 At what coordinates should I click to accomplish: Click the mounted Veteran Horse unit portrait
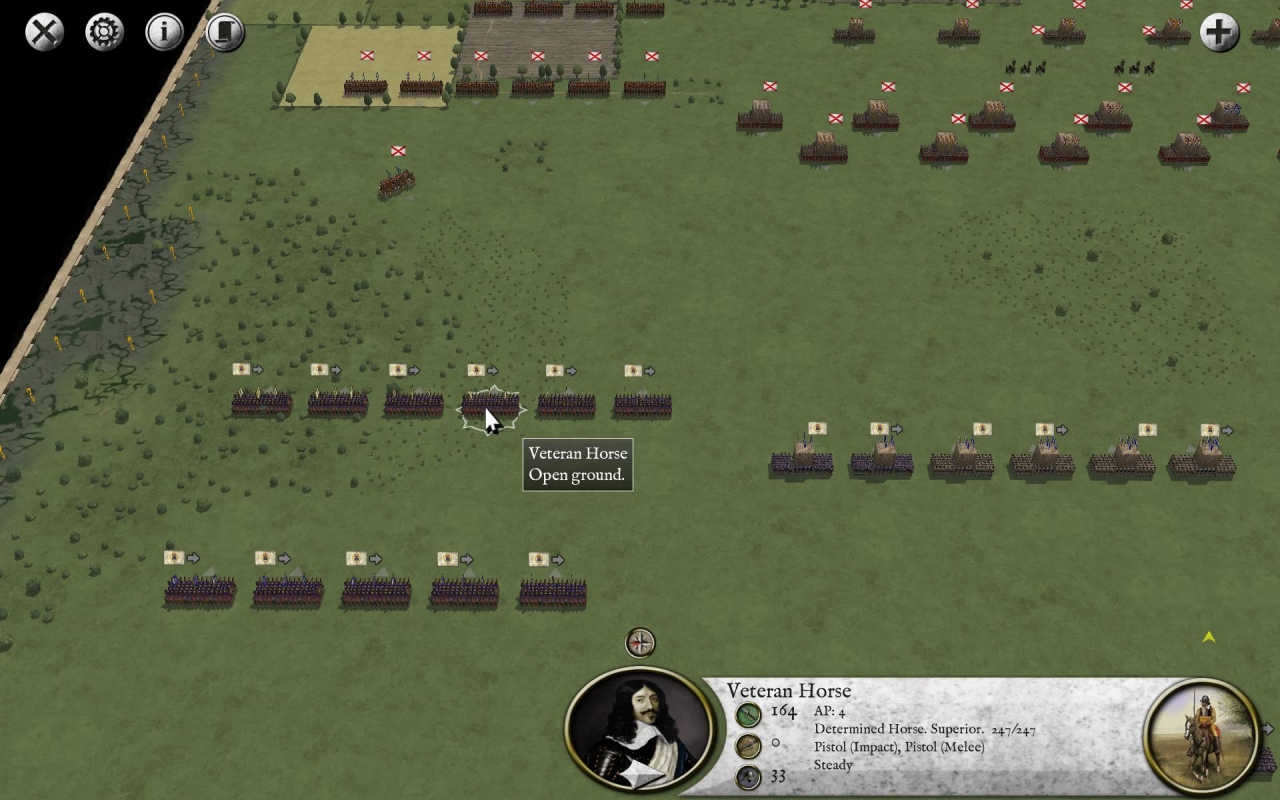(x=1201, y=735)
